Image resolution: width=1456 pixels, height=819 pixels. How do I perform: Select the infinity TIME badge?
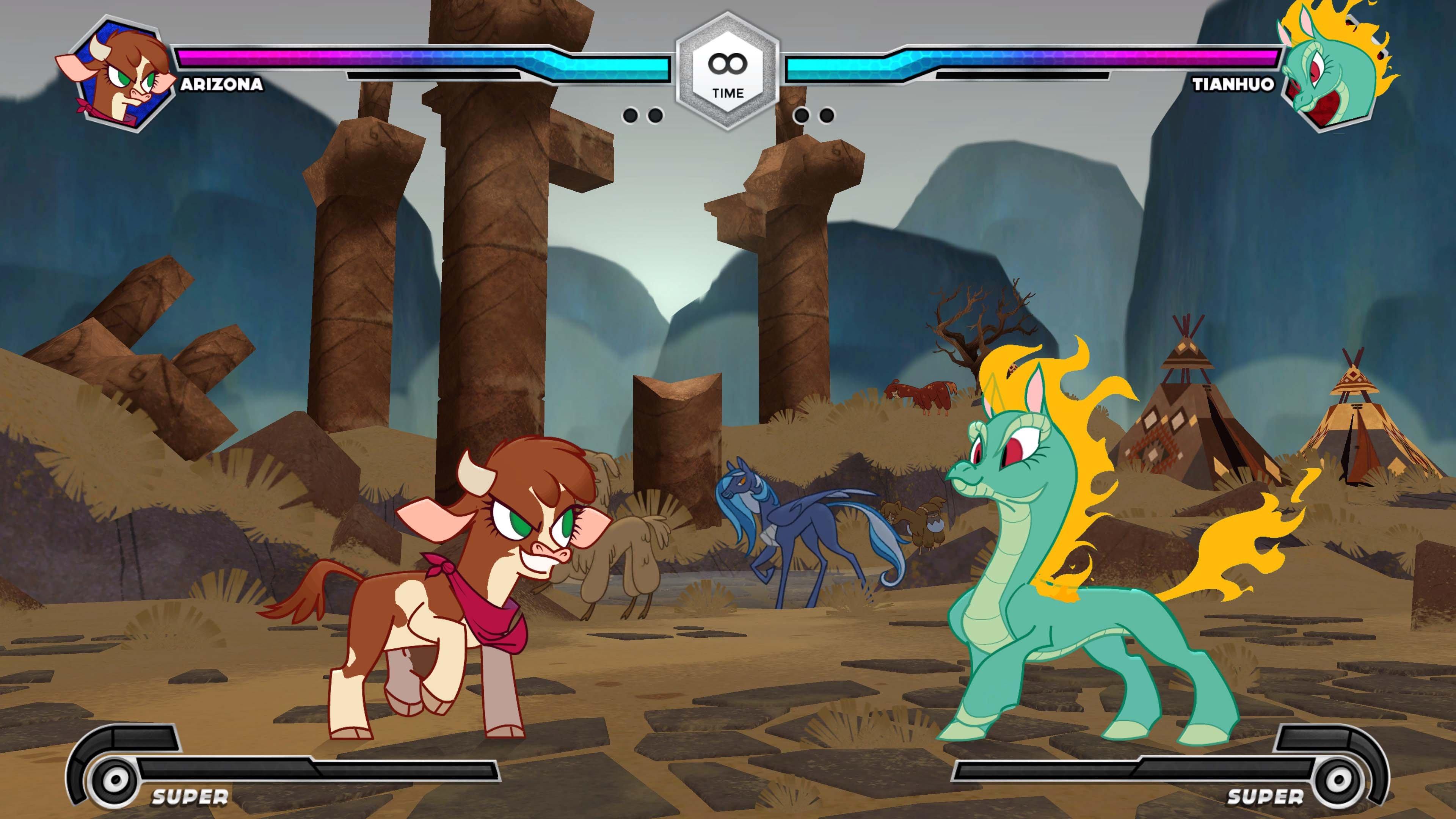[x=728, y=67]
